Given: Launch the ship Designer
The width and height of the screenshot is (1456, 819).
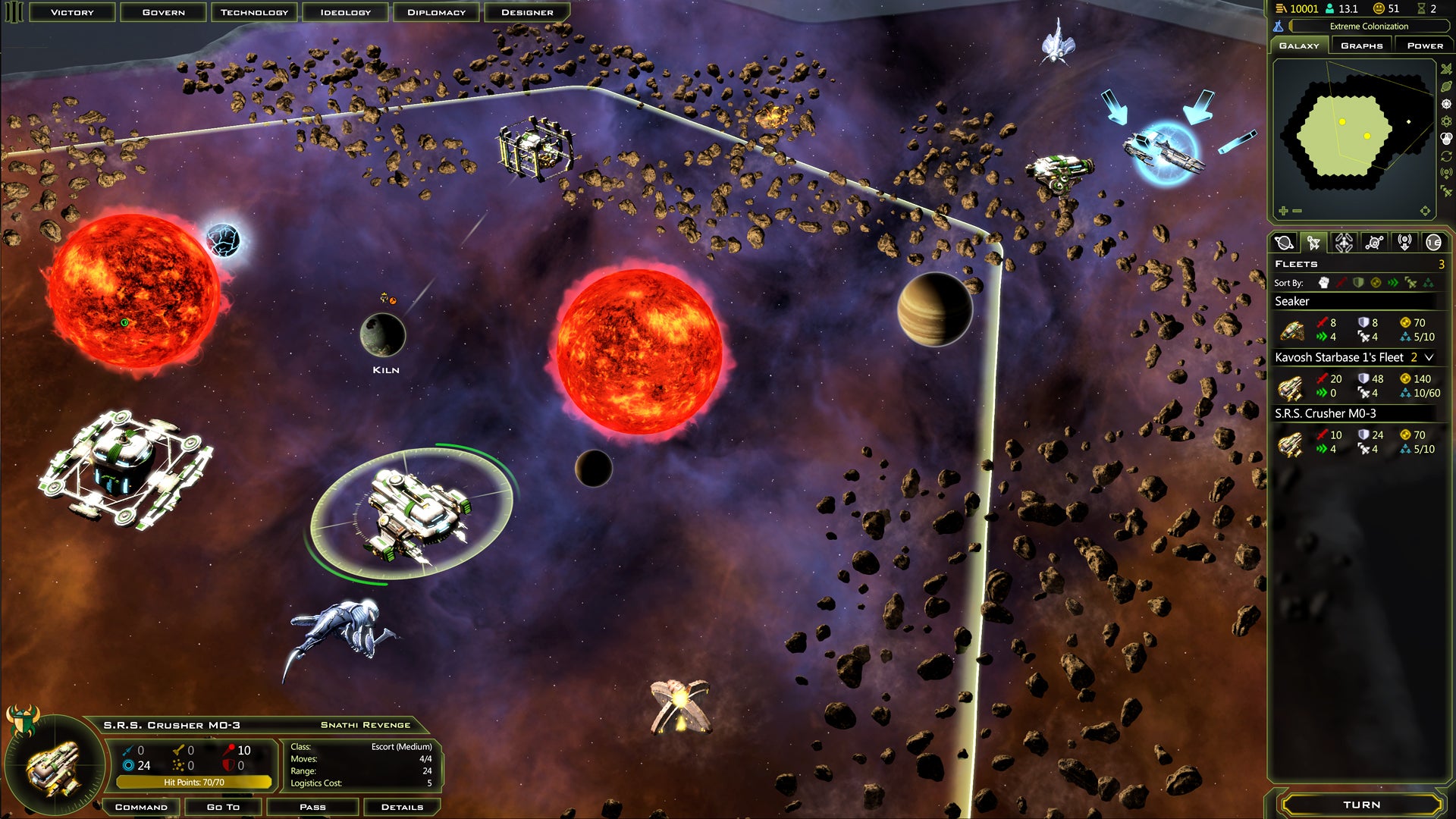Looking at the screenshot, I should click(527, 12).
